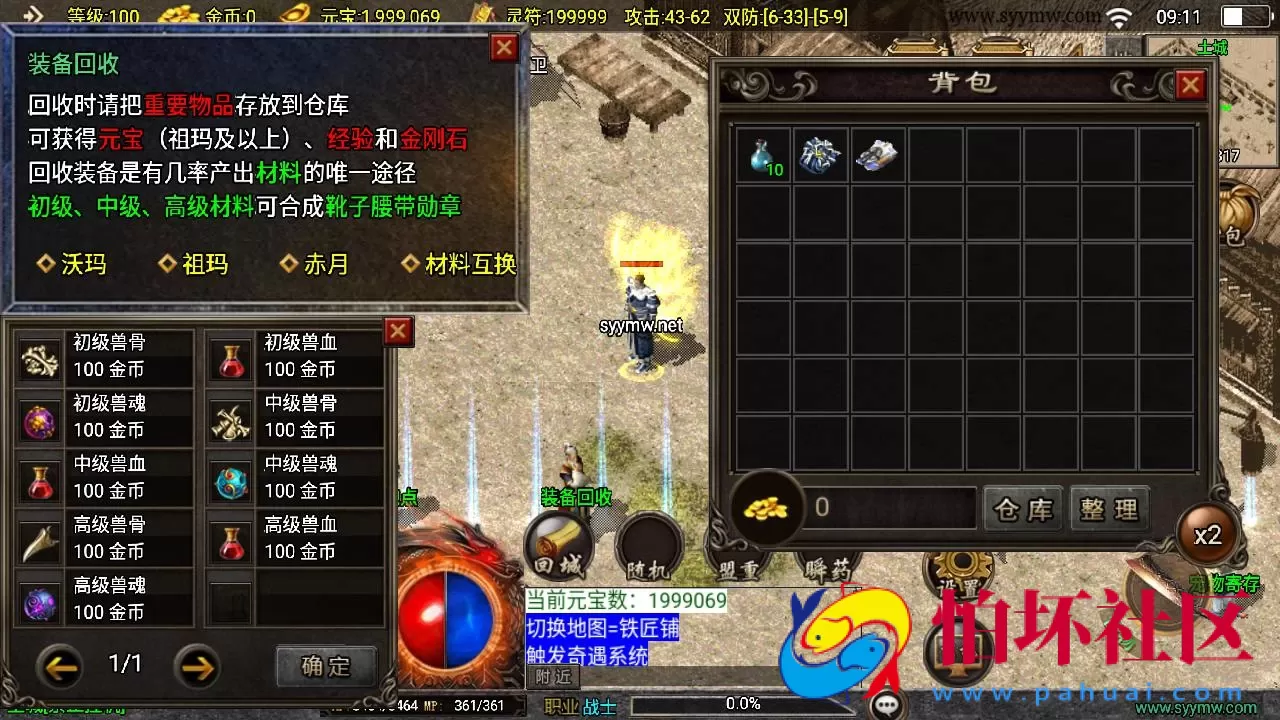Confirm recycling with the 确定 button
Viewport: 1280px width, 720px height.
pyautogui.click(x=326, y=666)
